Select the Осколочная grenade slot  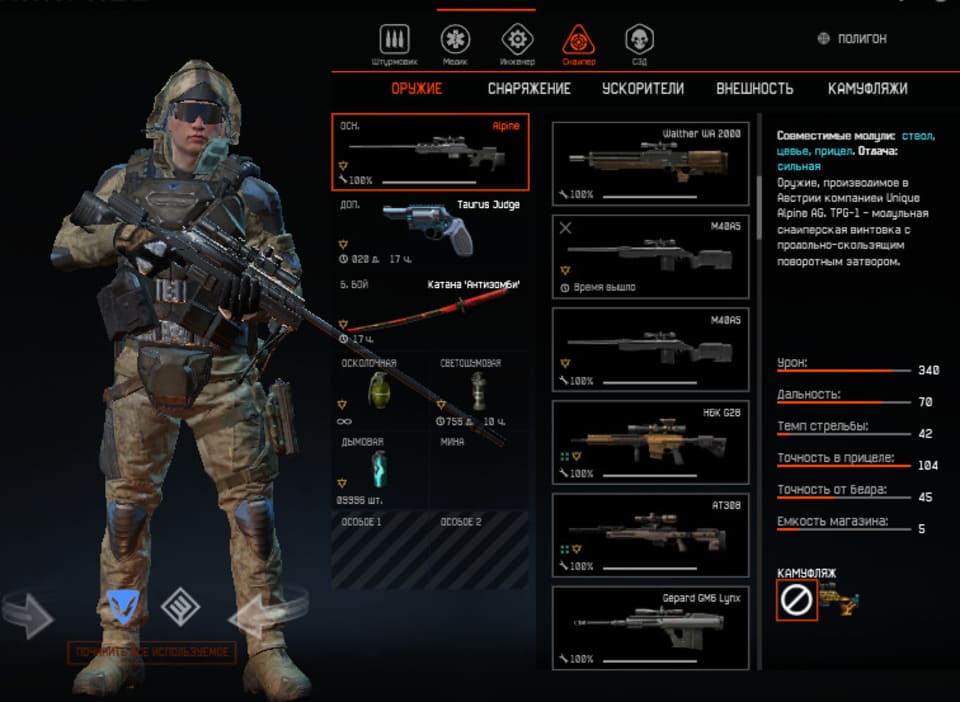(x=381, y=391)
